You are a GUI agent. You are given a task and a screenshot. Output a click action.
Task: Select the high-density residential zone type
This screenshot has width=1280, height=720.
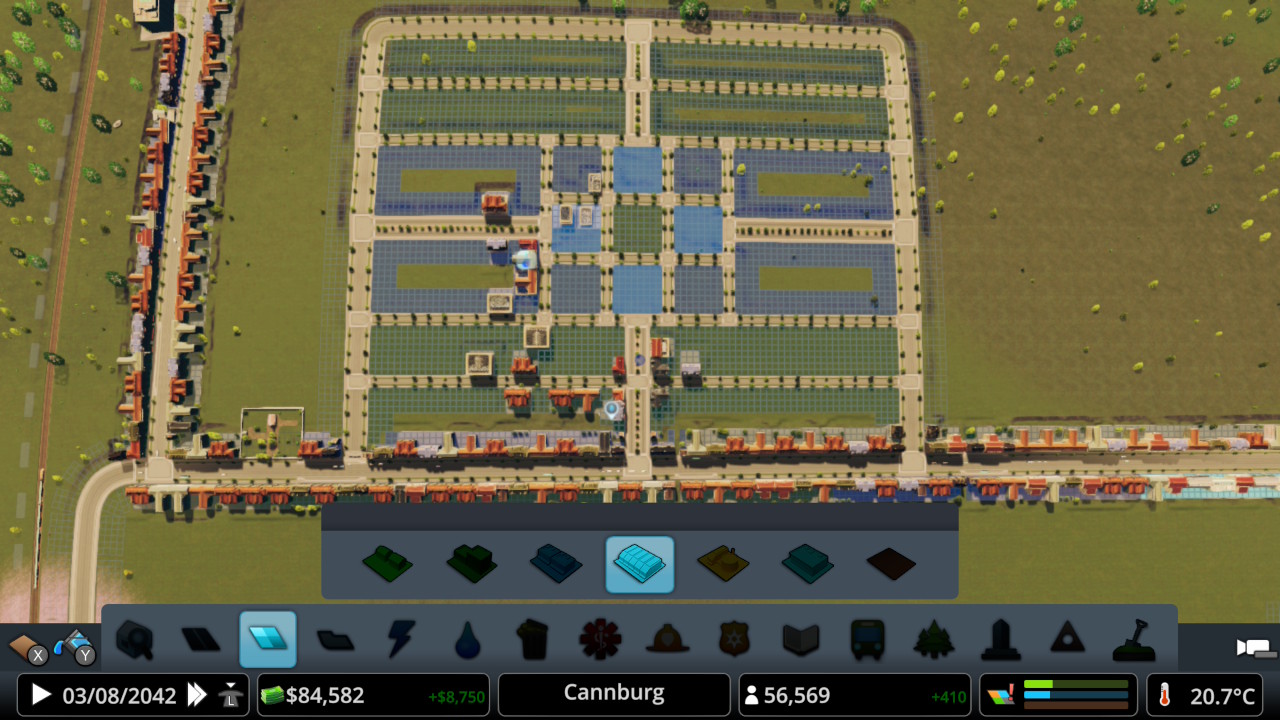click(471, 564)
